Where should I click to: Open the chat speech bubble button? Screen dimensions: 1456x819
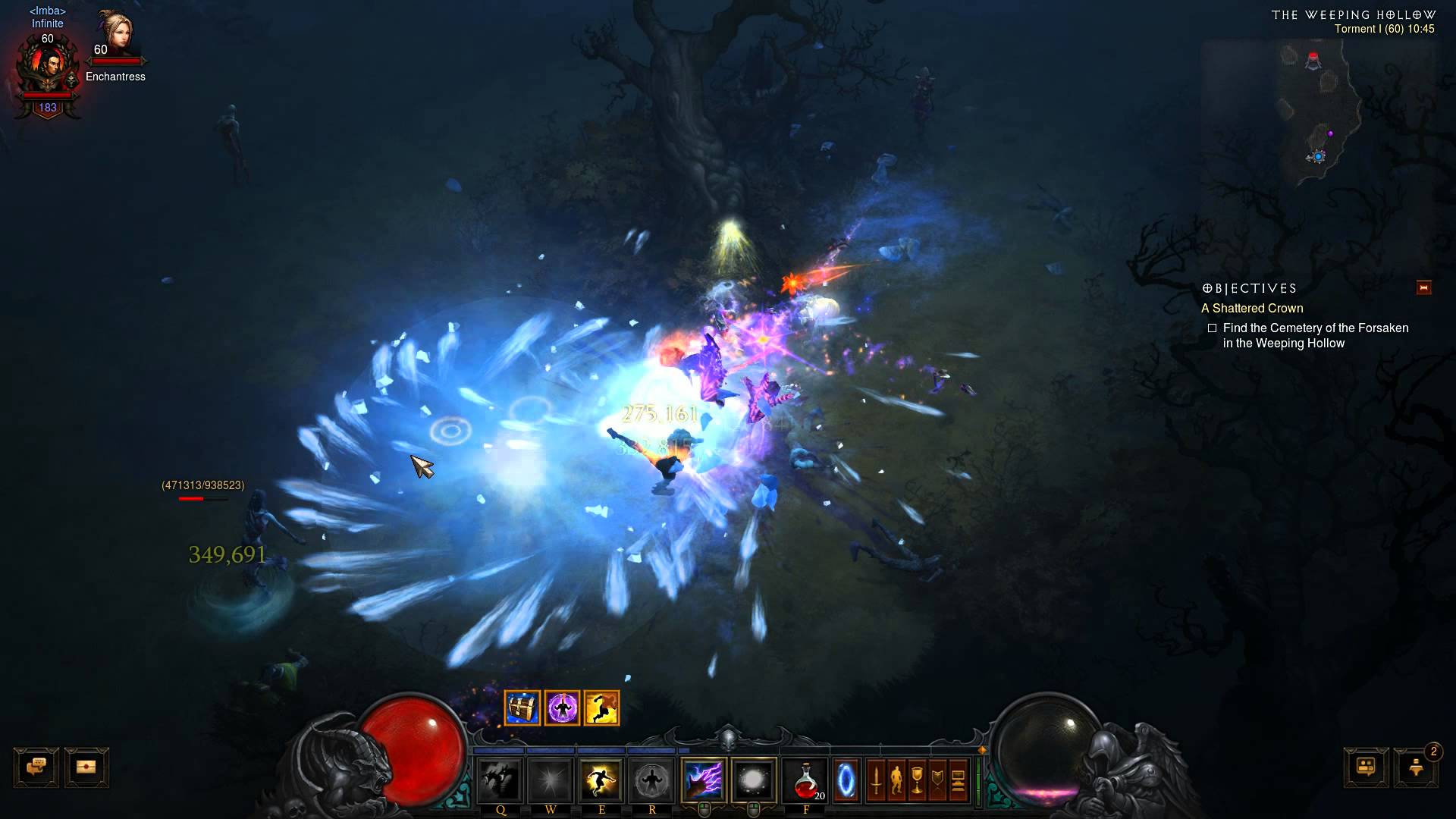pyautogui.click(x=36, y=767)
